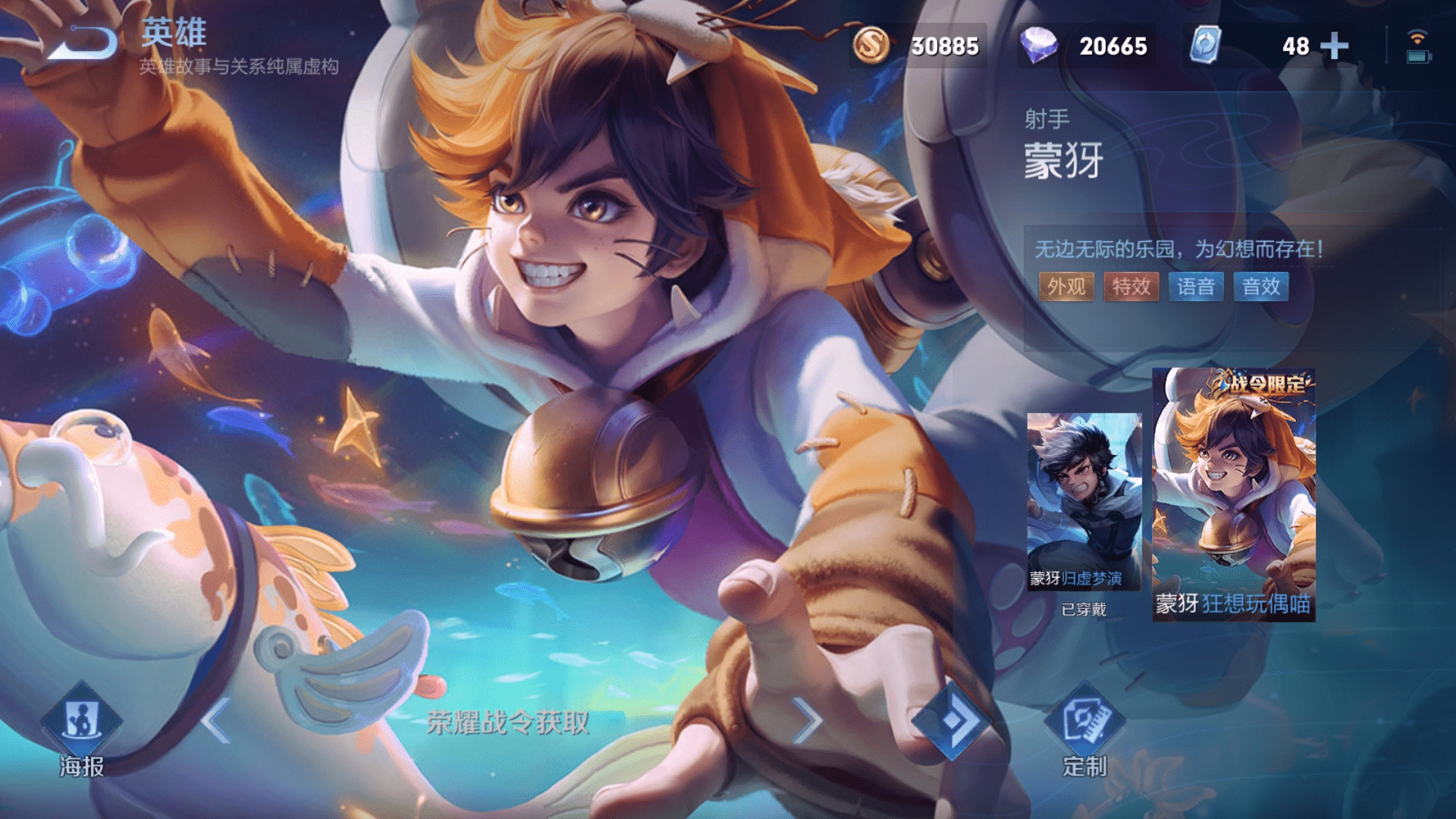Select the 蒙犽狂想玩偶喵 skin thumbnail

pos(1233,495)
